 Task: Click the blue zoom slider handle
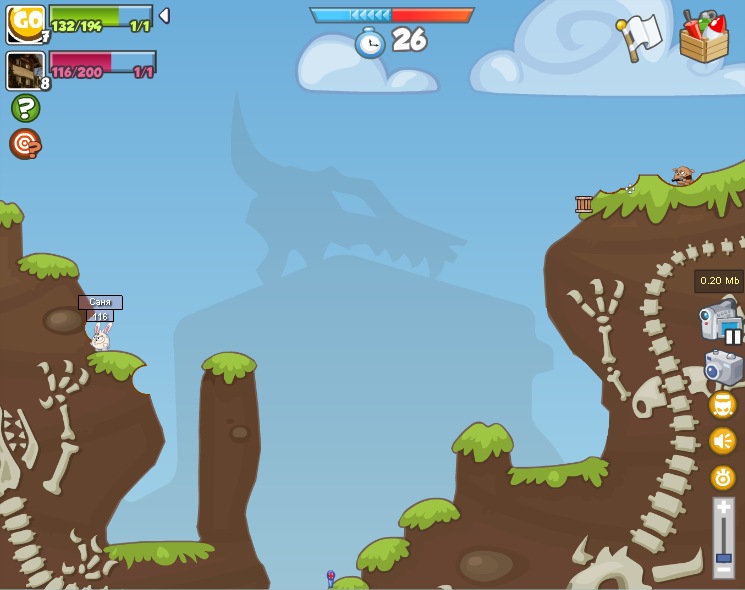pyautogui.click(x=723, y=557)
